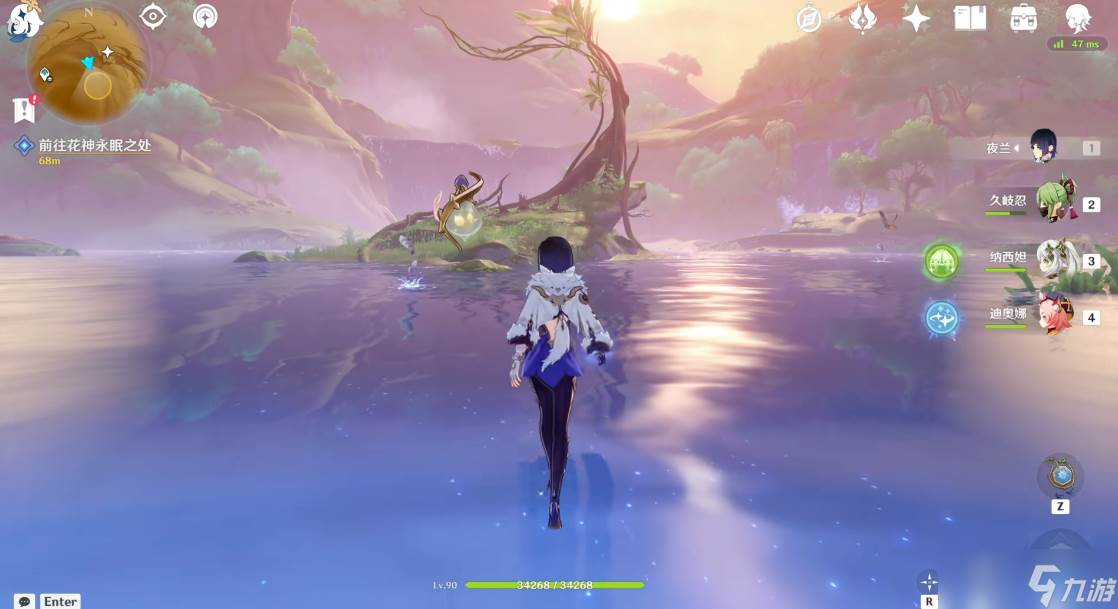Open the compass events icon

809,19
